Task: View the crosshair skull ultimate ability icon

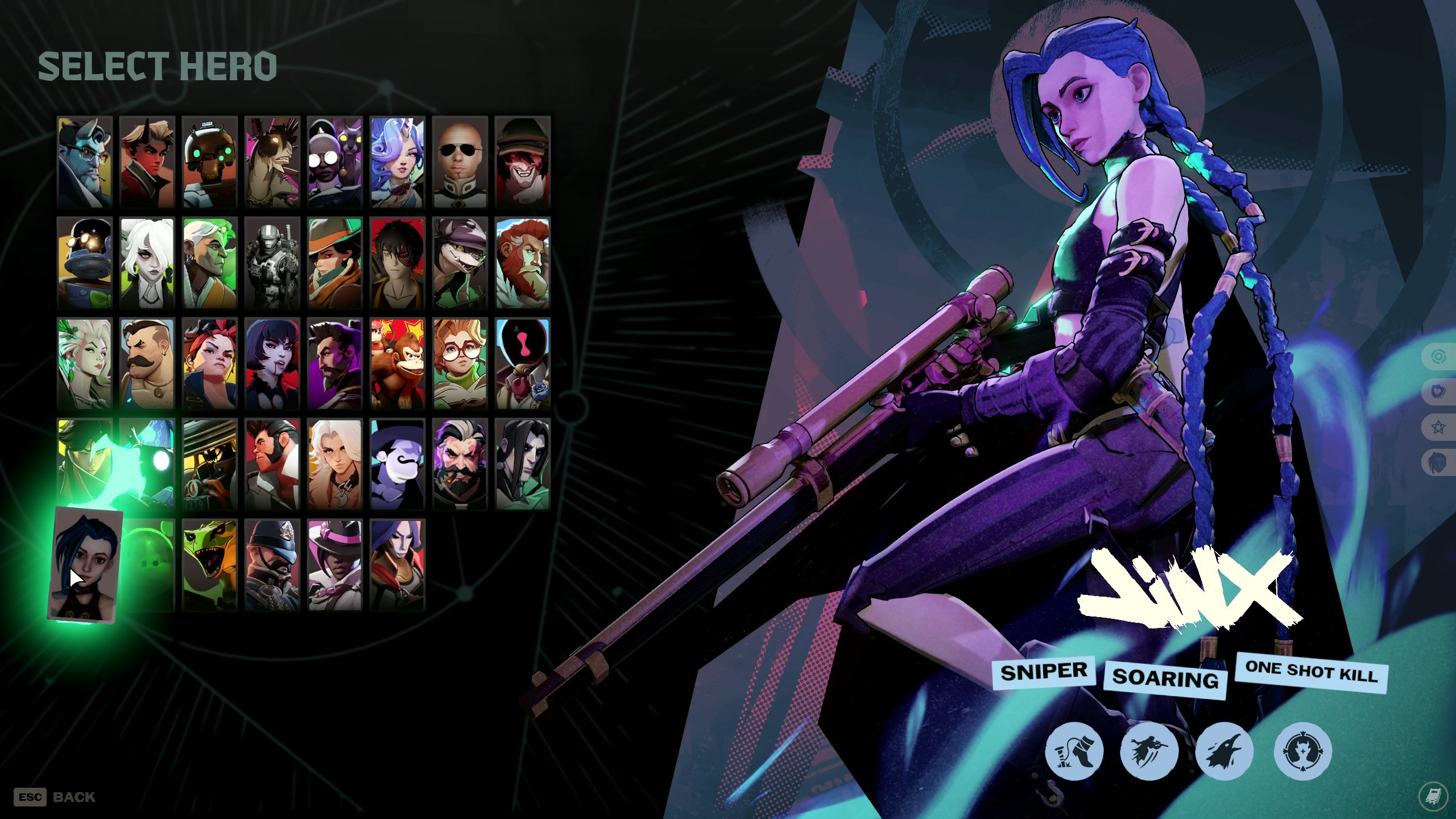Action: 1302,751
